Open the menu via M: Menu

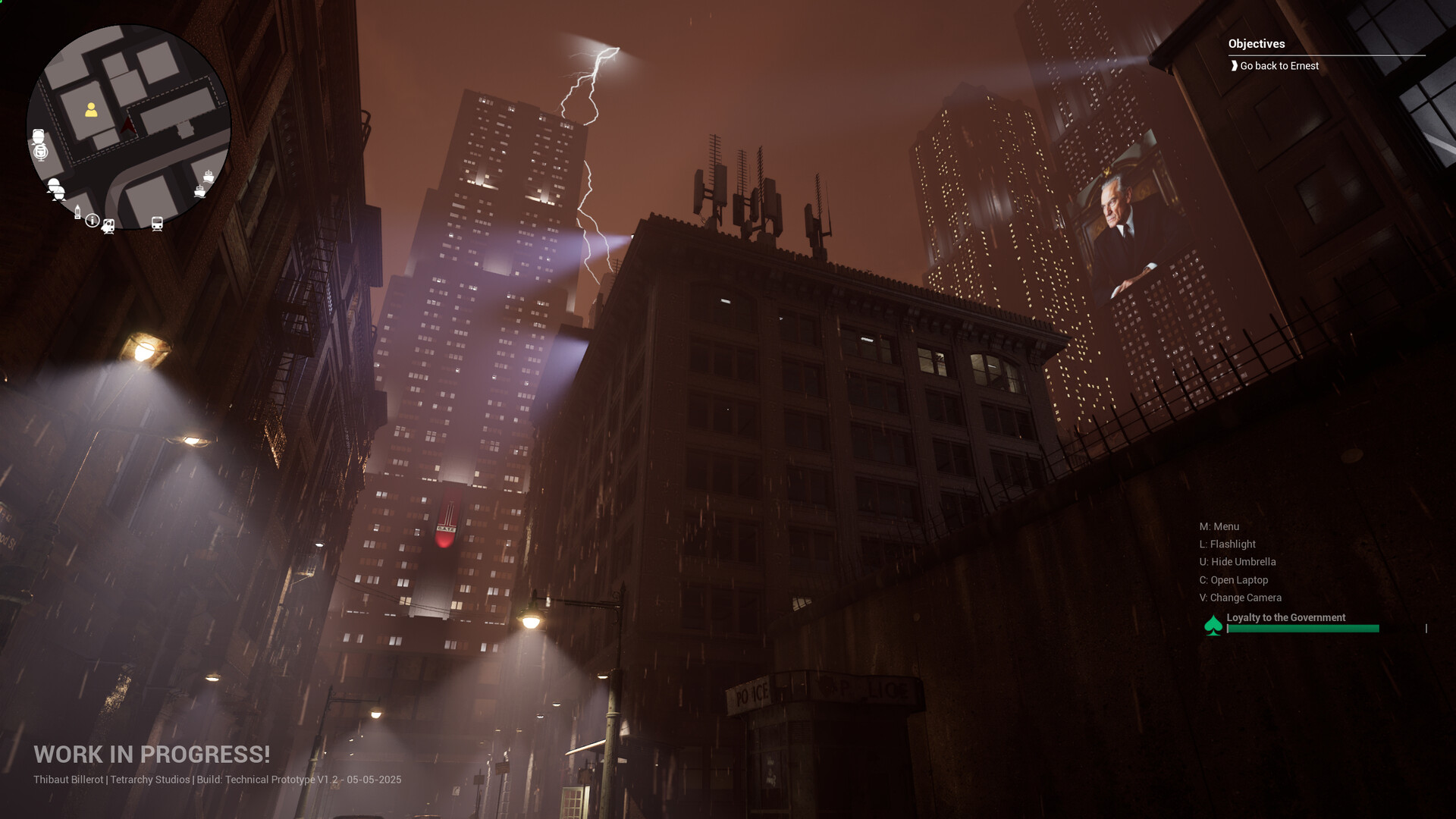1219,526
